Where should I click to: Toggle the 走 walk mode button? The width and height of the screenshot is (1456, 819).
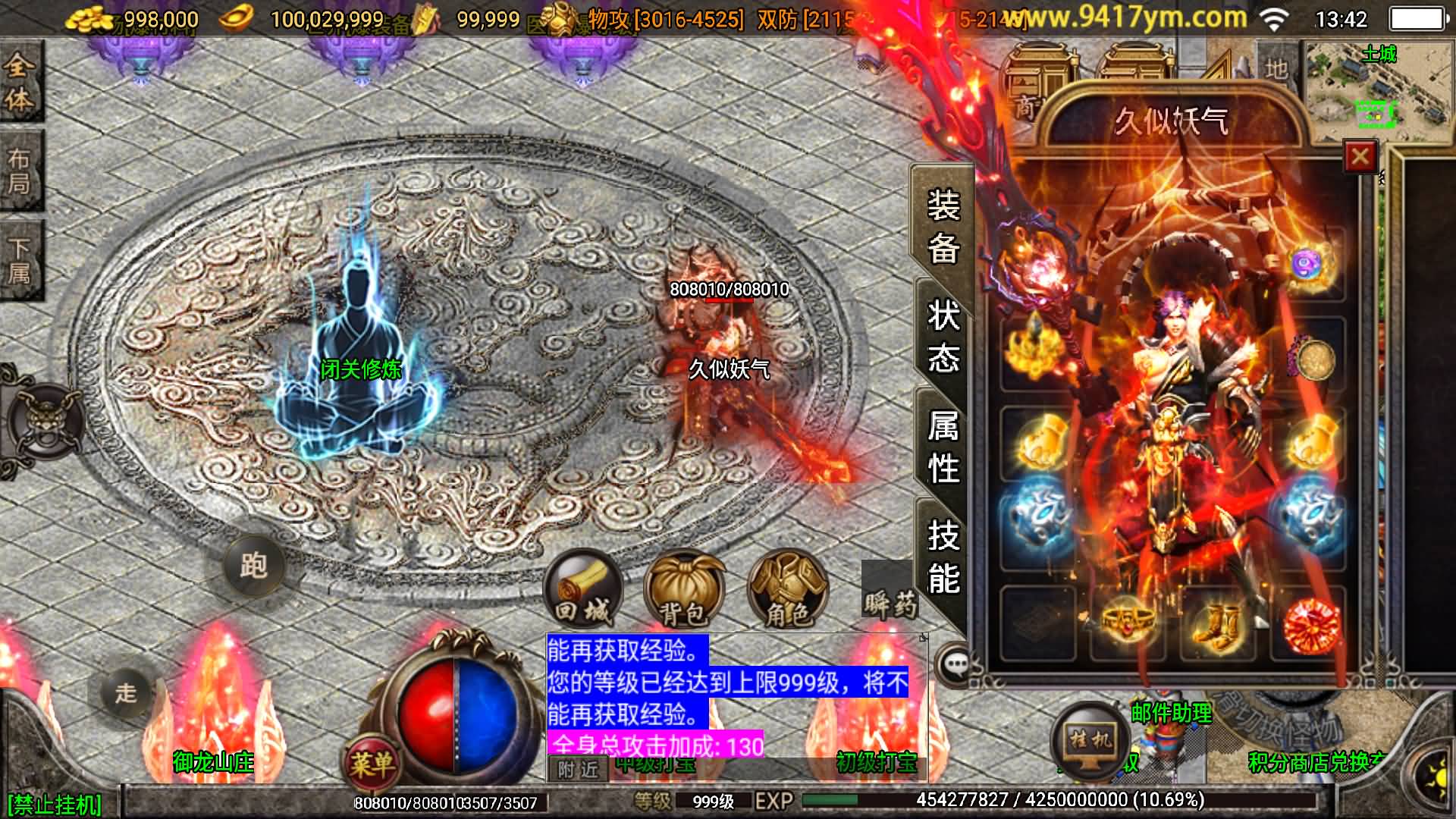coord(126,692)
